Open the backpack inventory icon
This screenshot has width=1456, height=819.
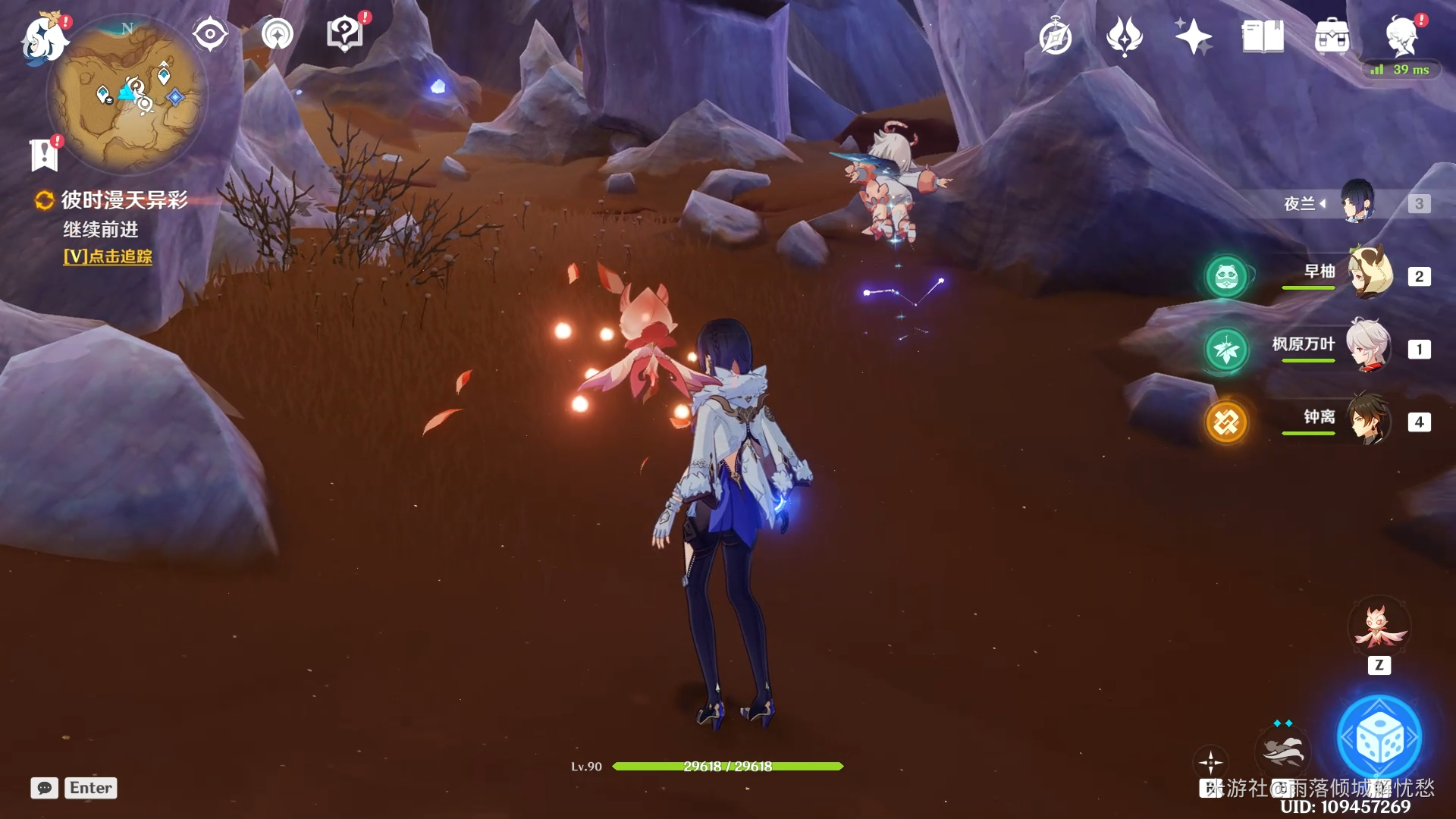1332,36
